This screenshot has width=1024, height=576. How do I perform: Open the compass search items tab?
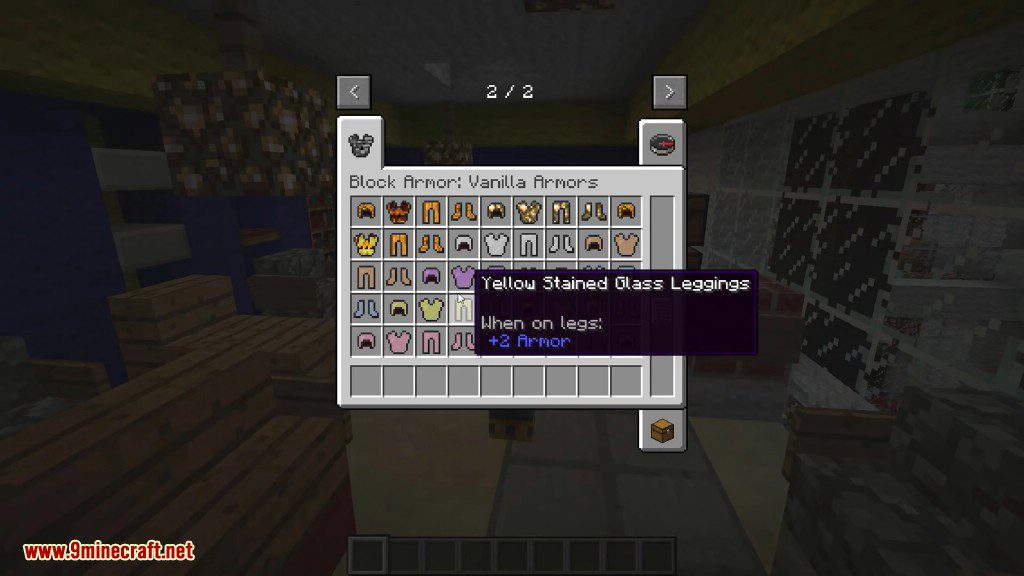tap(662, 144)
